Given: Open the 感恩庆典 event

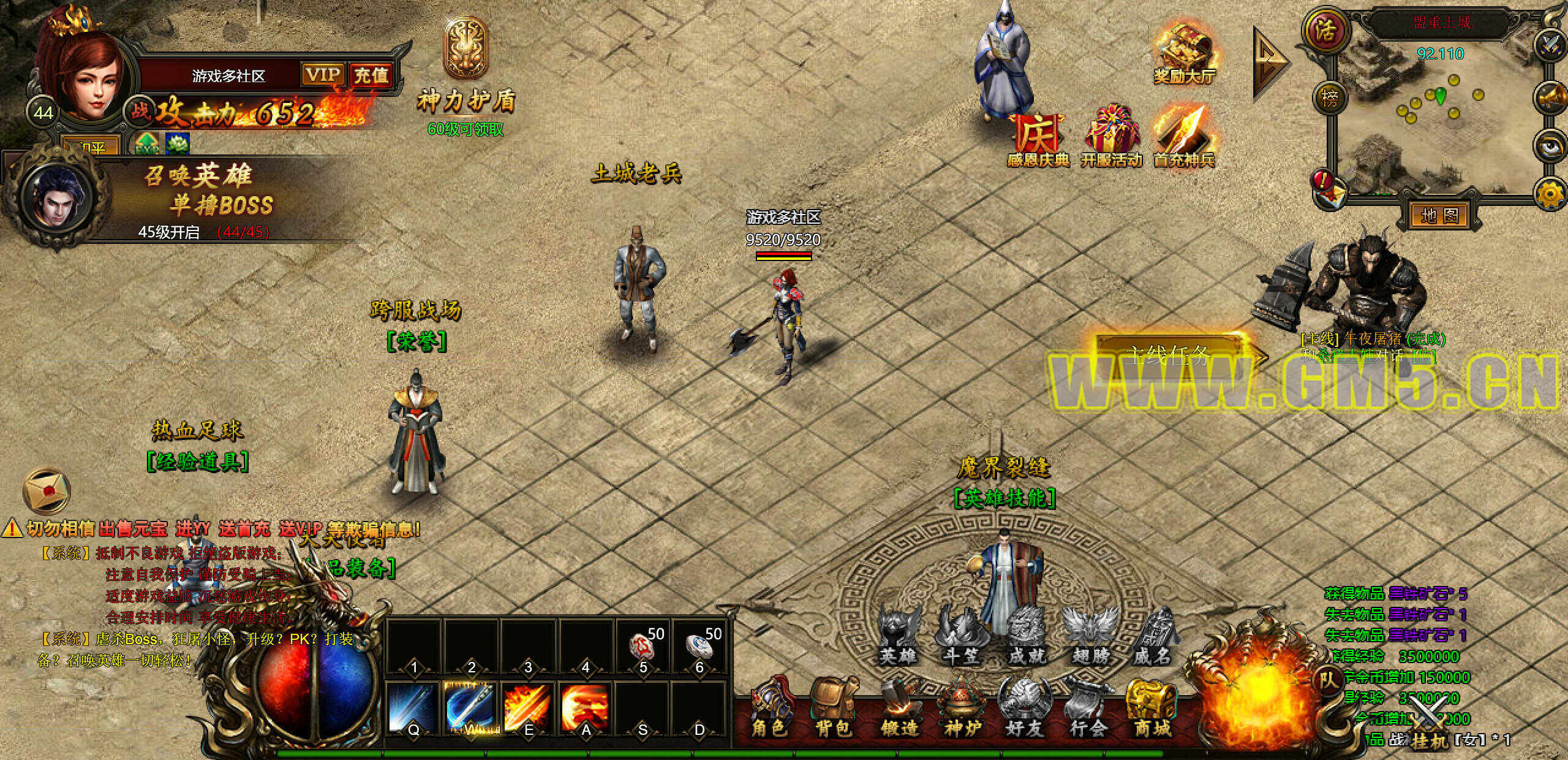Looking at the screenshot, I should pos(1038,138).
